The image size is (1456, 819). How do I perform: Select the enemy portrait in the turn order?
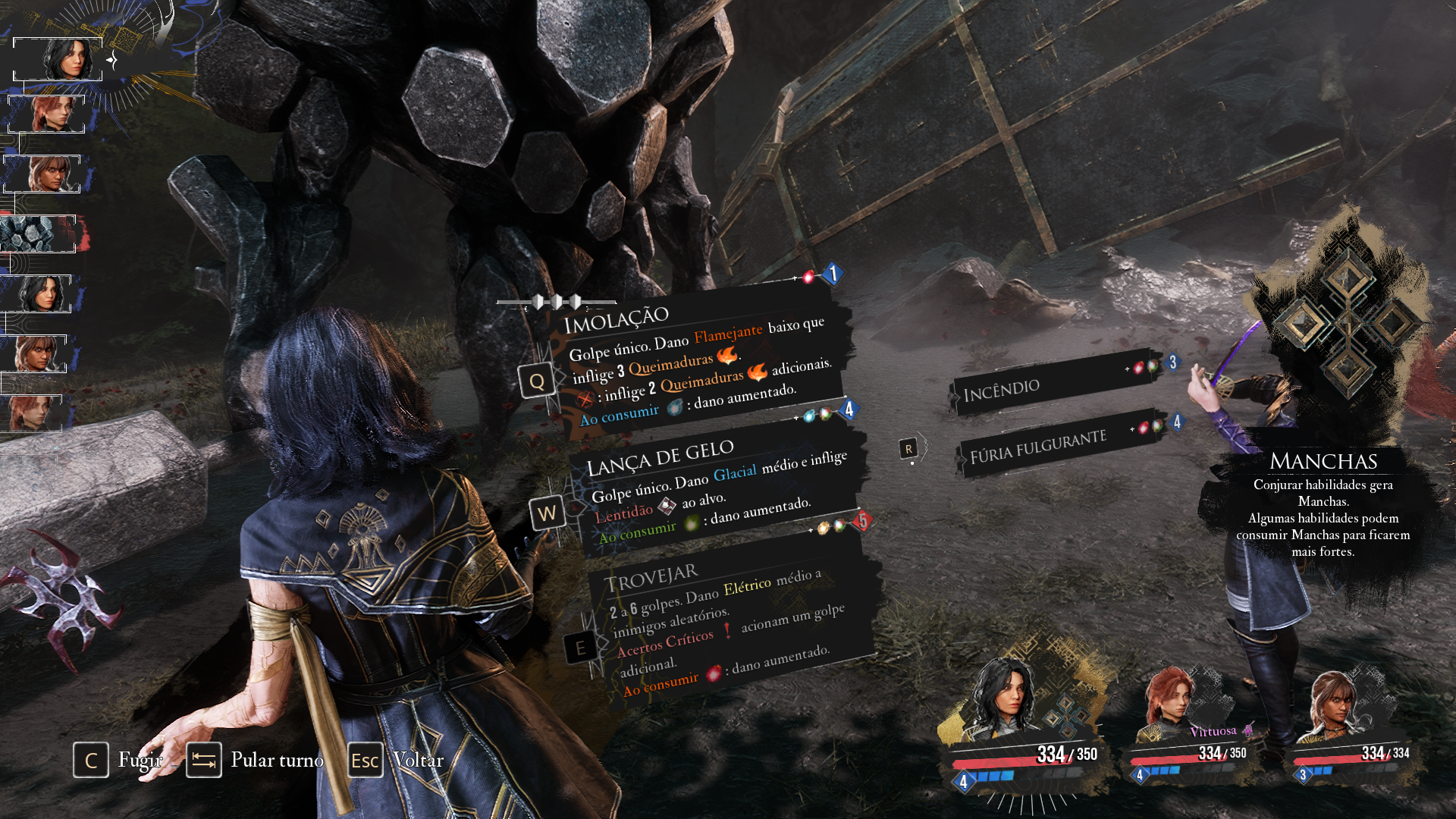pyautogui.click(x=38, y=234)
